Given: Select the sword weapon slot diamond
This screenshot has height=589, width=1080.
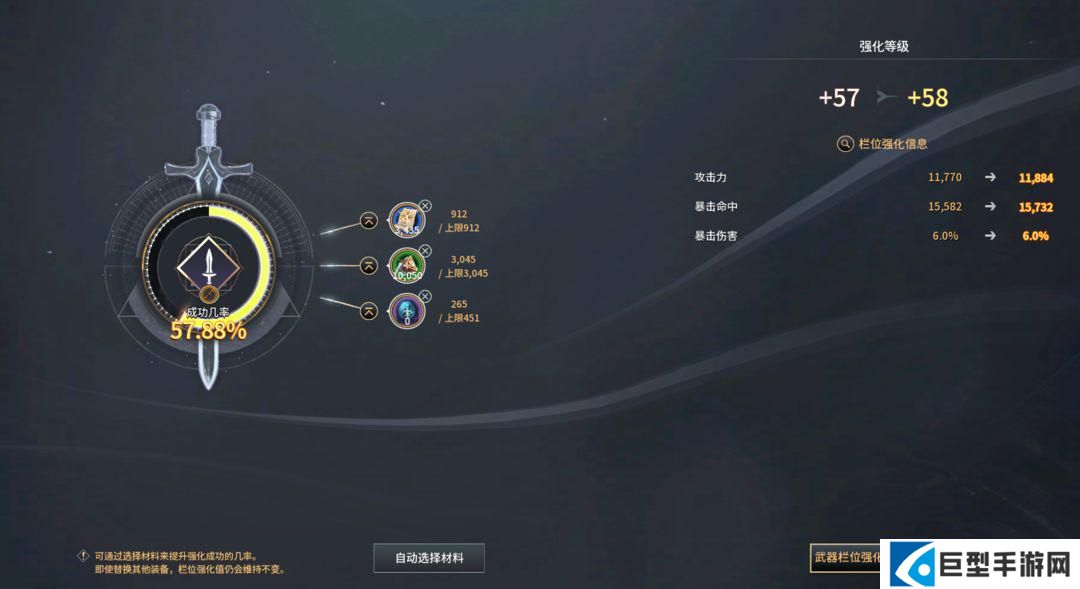Looking at the screenshot, I should click(208, 264).
